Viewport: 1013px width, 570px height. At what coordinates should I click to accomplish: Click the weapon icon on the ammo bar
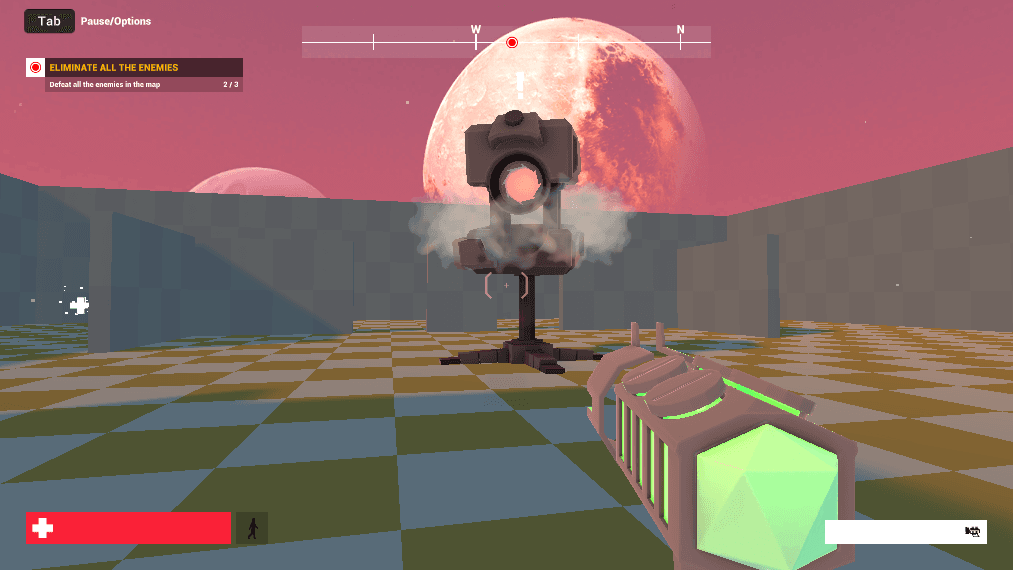[972, 531]
